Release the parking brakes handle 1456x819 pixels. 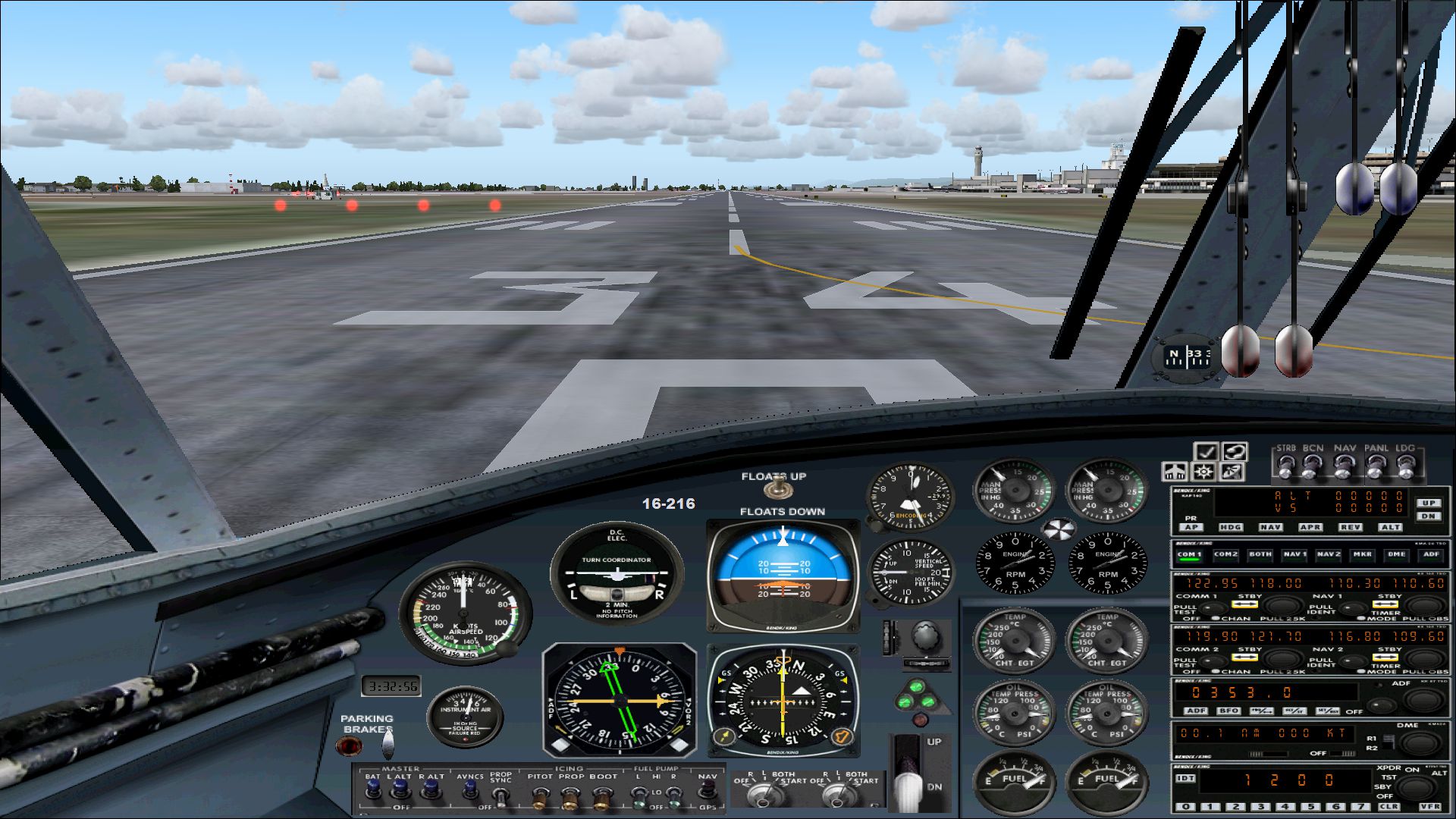[388, 743]
